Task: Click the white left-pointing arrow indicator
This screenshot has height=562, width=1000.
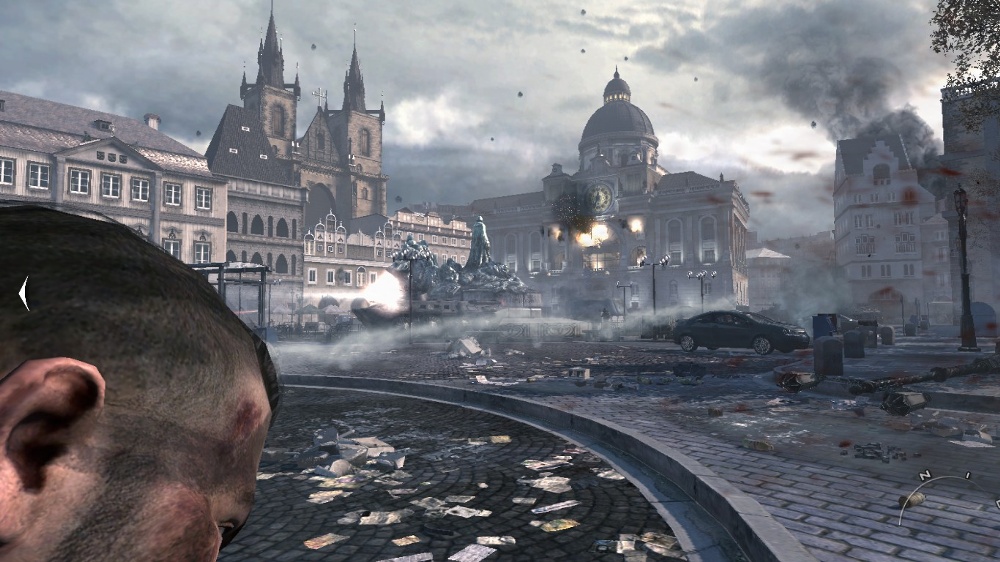Action: pos(24,293)
